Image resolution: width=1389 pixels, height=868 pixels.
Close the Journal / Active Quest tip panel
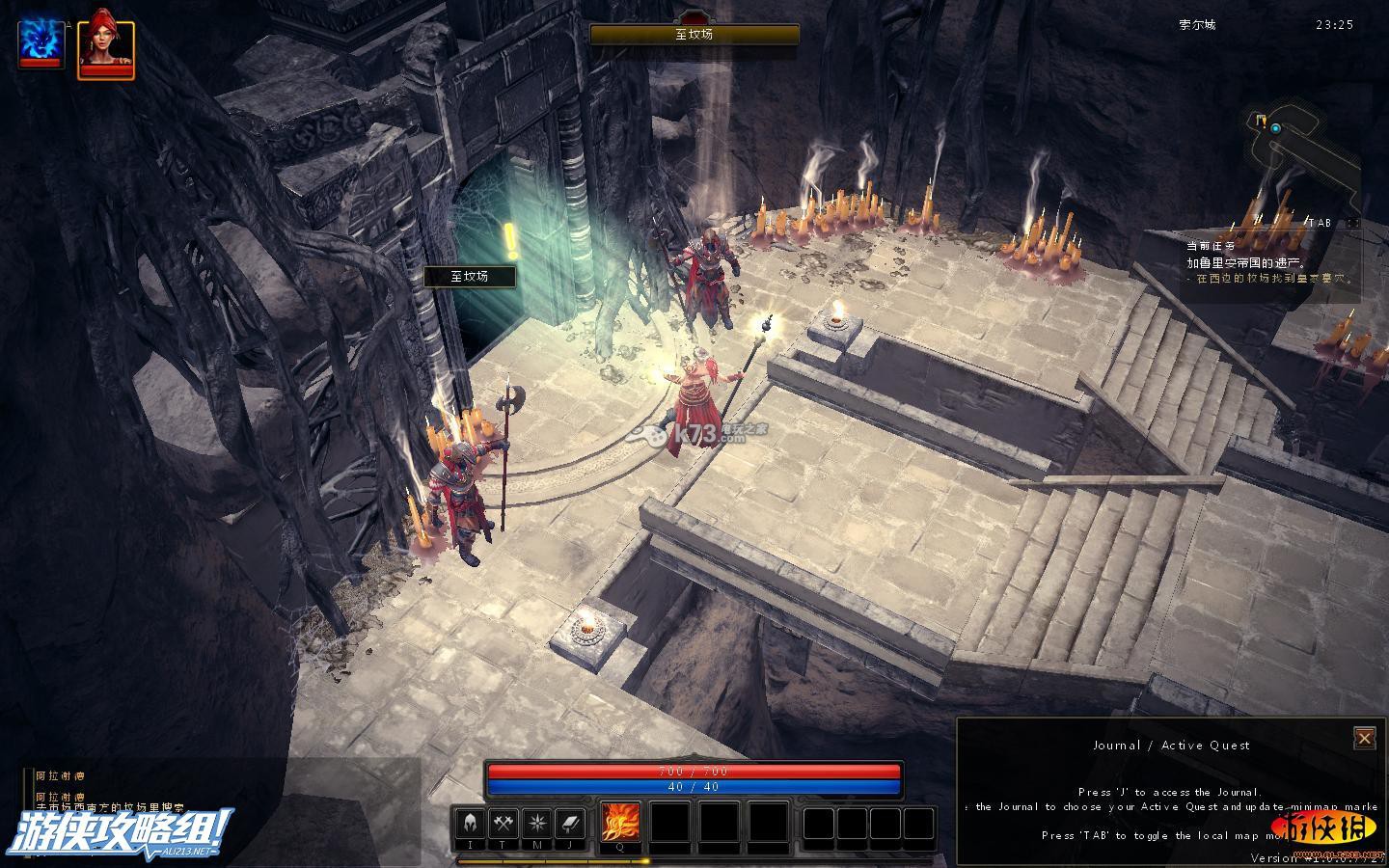point(1364,739)
